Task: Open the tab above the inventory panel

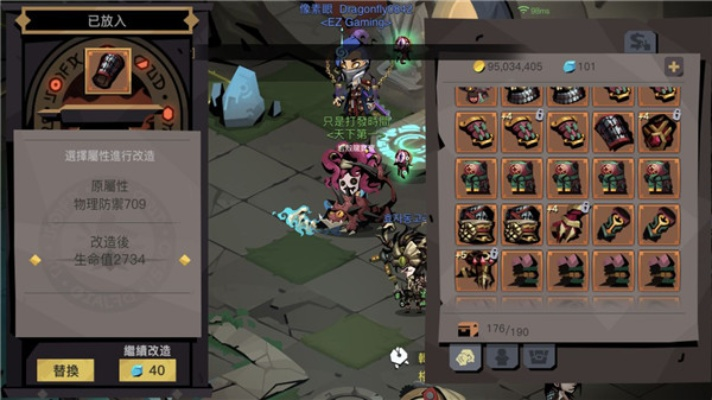Action: tap(640, 43)
